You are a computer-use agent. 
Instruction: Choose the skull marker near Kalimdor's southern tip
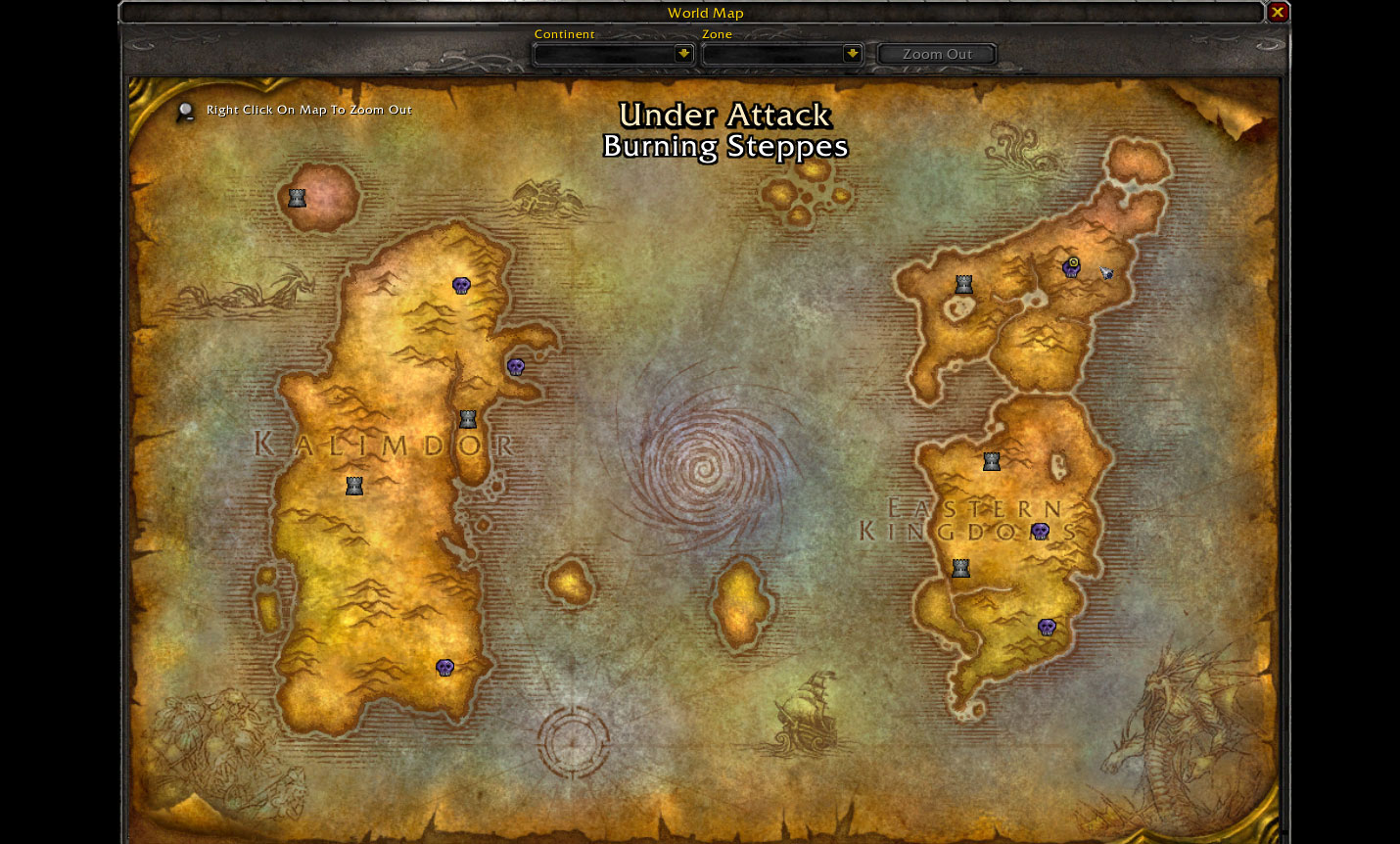click(x=444, y=668)
